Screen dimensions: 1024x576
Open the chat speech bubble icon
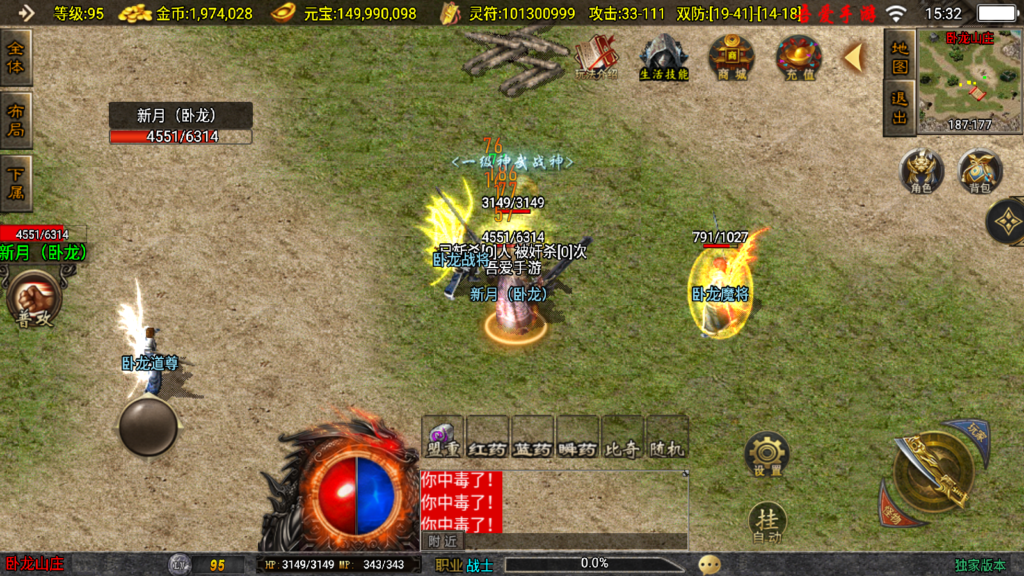(x=709, y=565)
